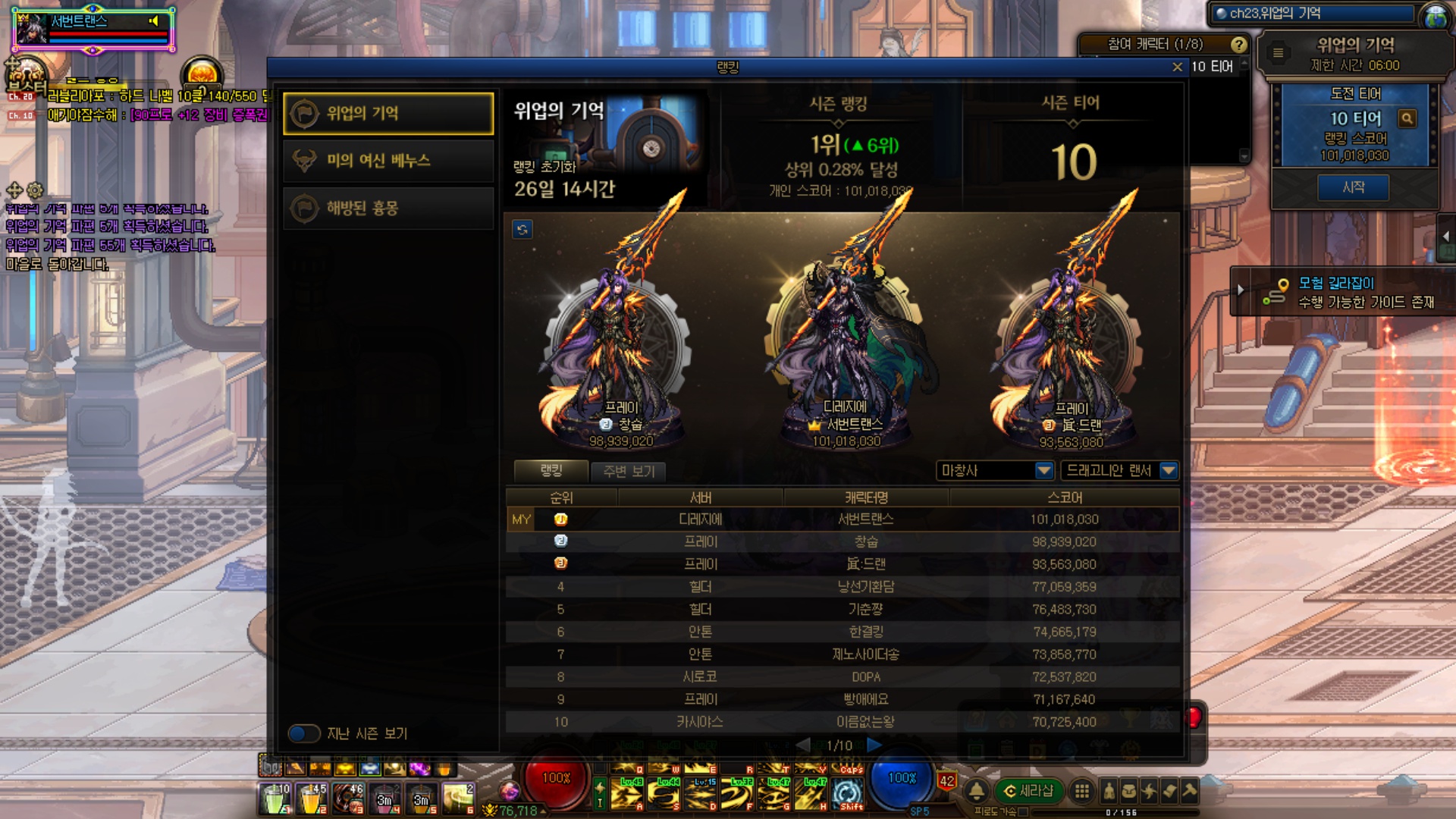Open the 세라샵 shop button
Screen dimensions: 1456x819
(x=1028, y=791)
